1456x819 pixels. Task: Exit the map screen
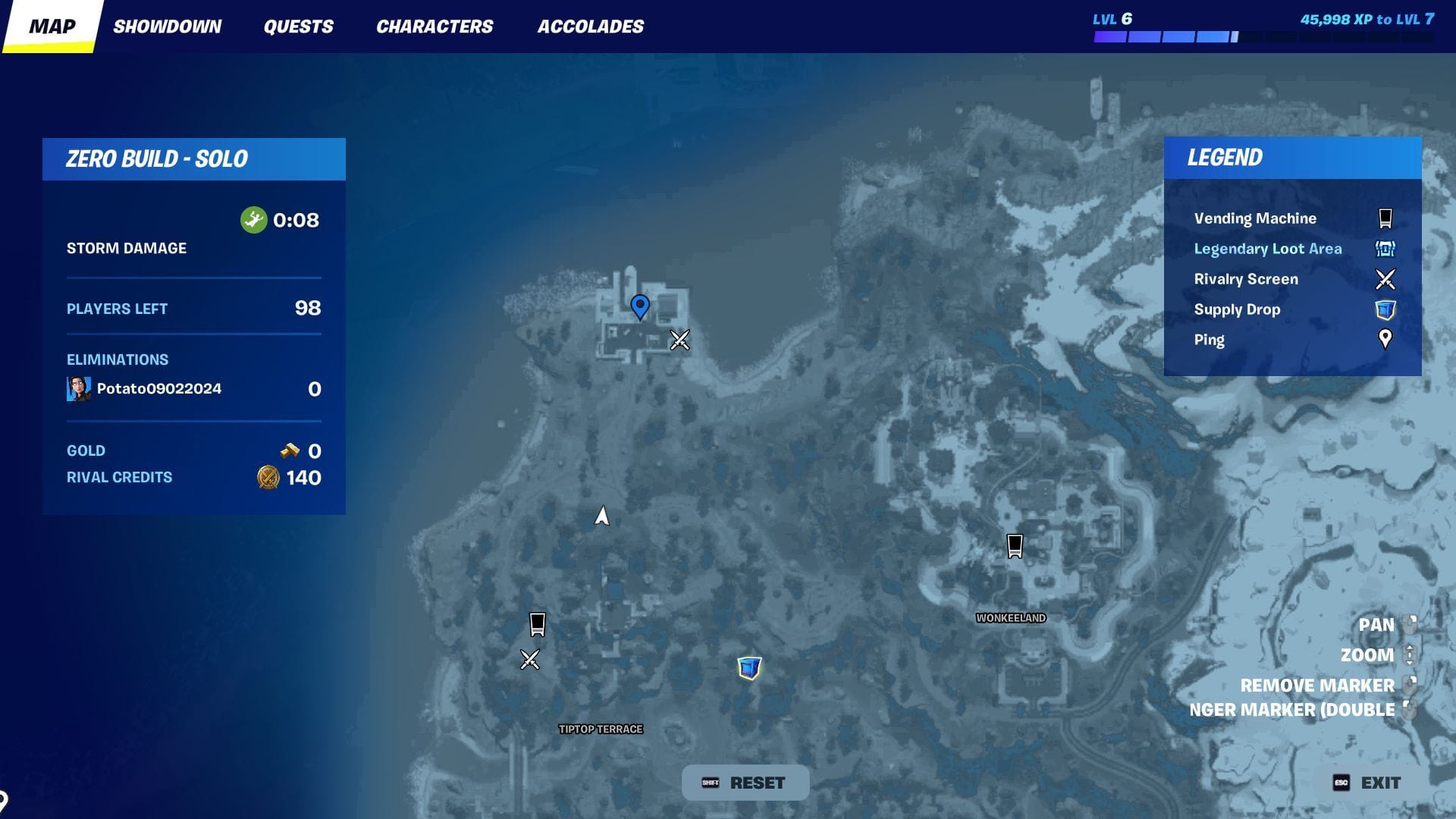1368,783
